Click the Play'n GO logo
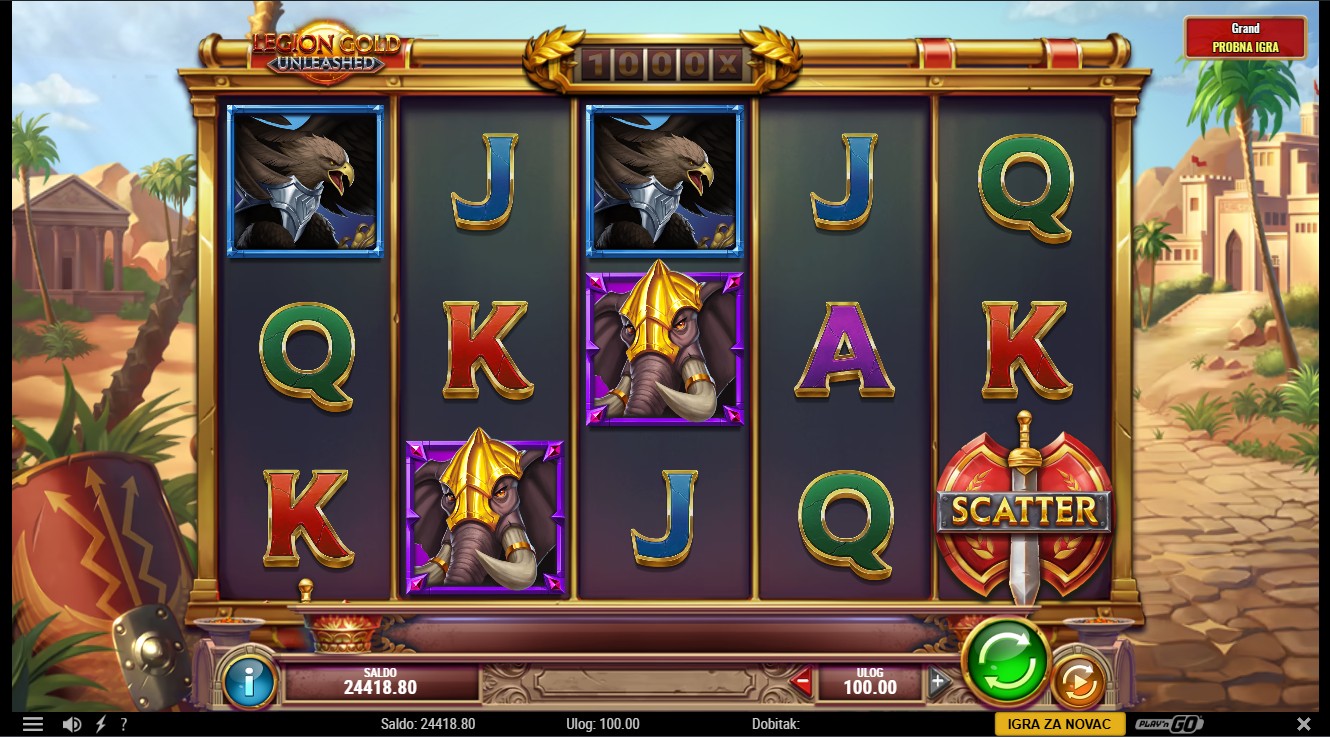This screenshot has height=737, width=1330. click(1169, 724)
